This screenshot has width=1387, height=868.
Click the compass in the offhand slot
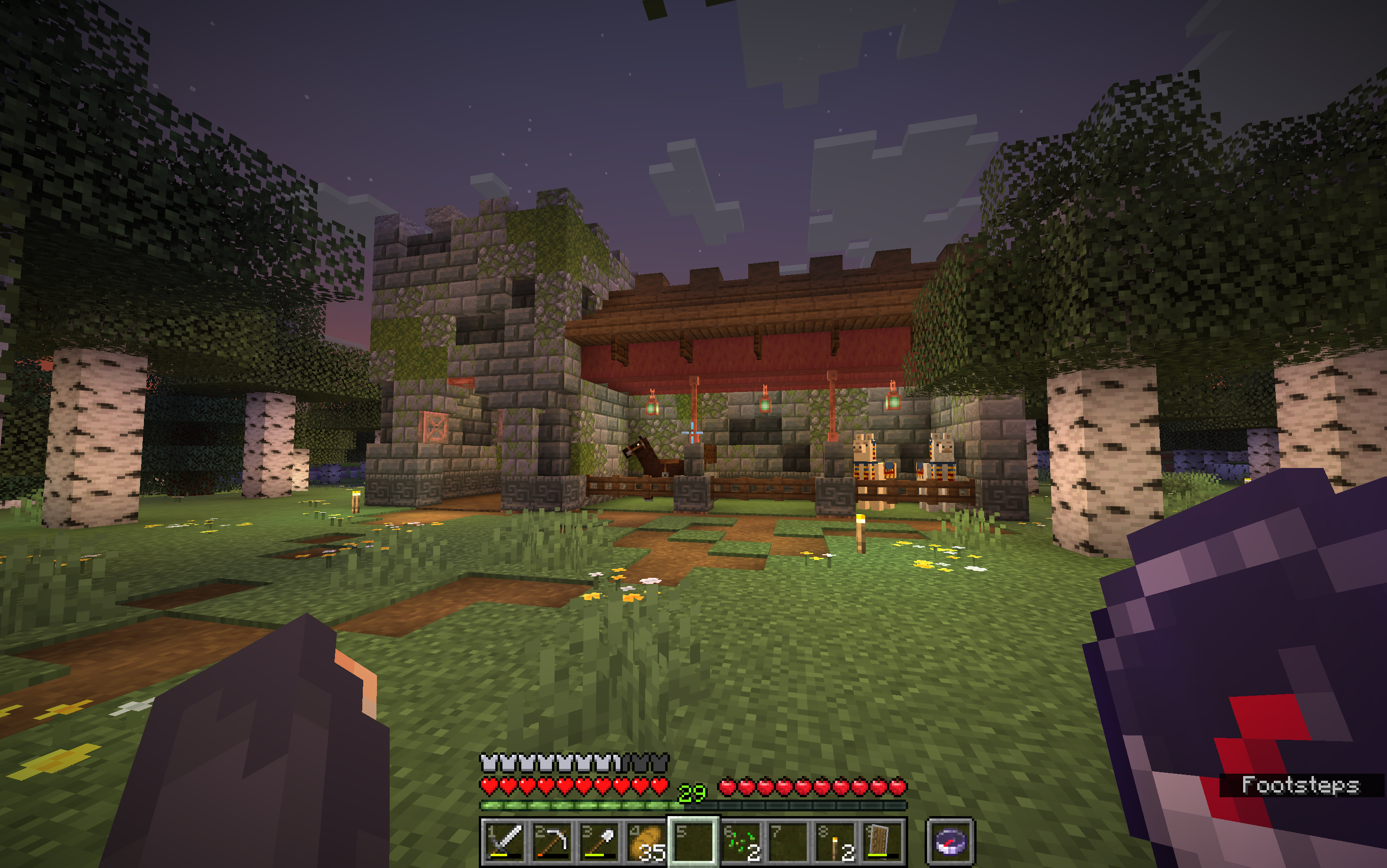tap(950, 842)
